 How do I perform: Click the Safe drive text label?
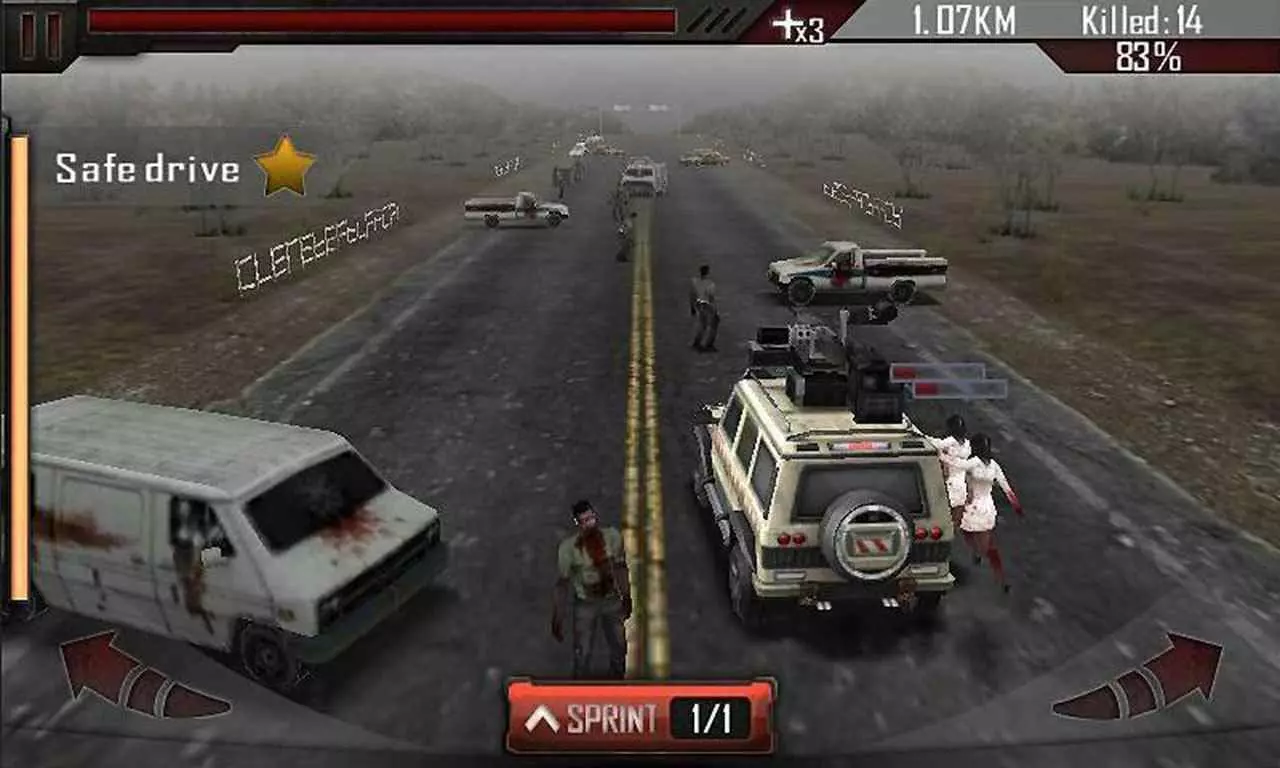(148, 167)
